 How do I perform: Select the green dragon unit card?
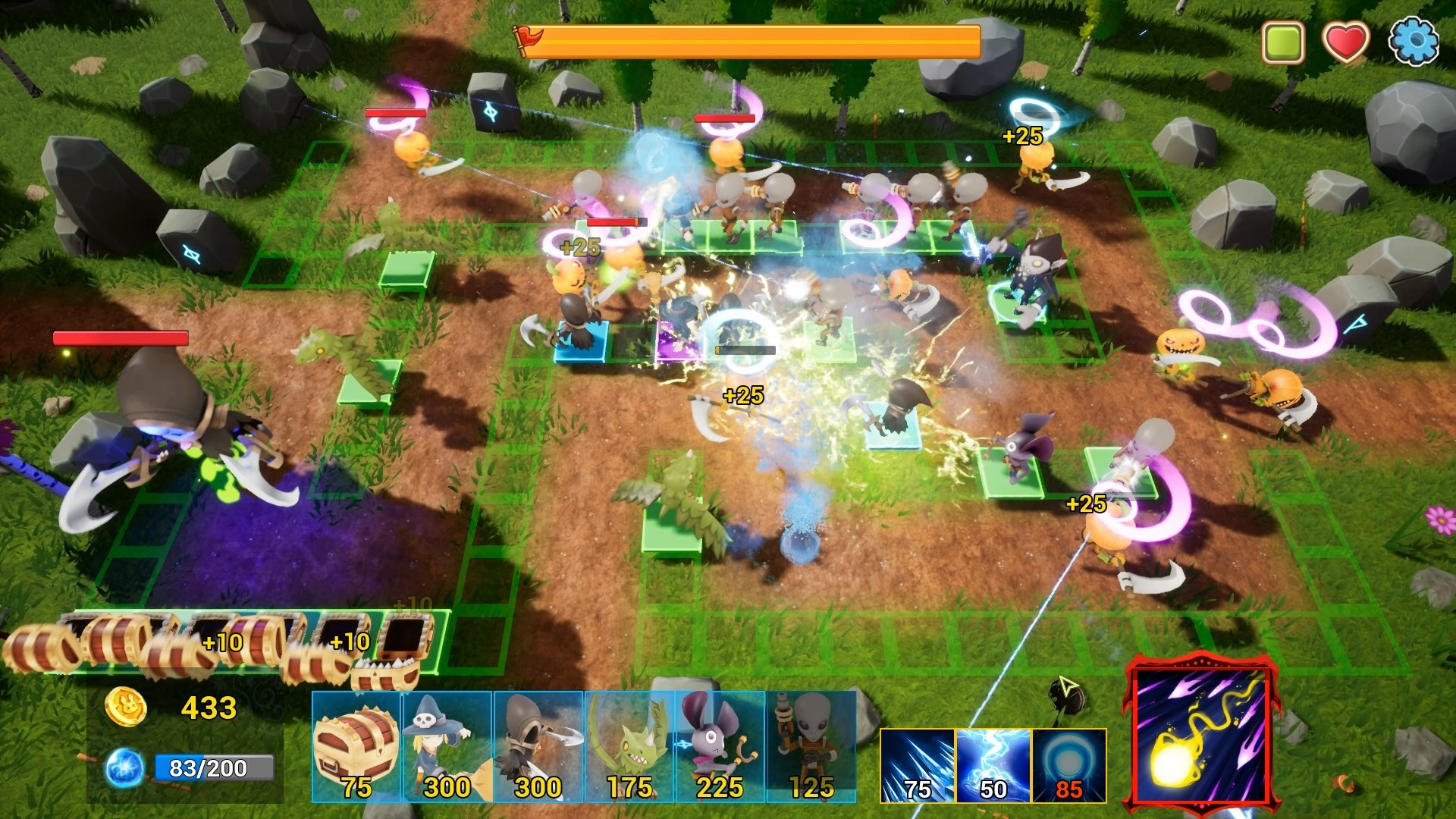point(629,746)
